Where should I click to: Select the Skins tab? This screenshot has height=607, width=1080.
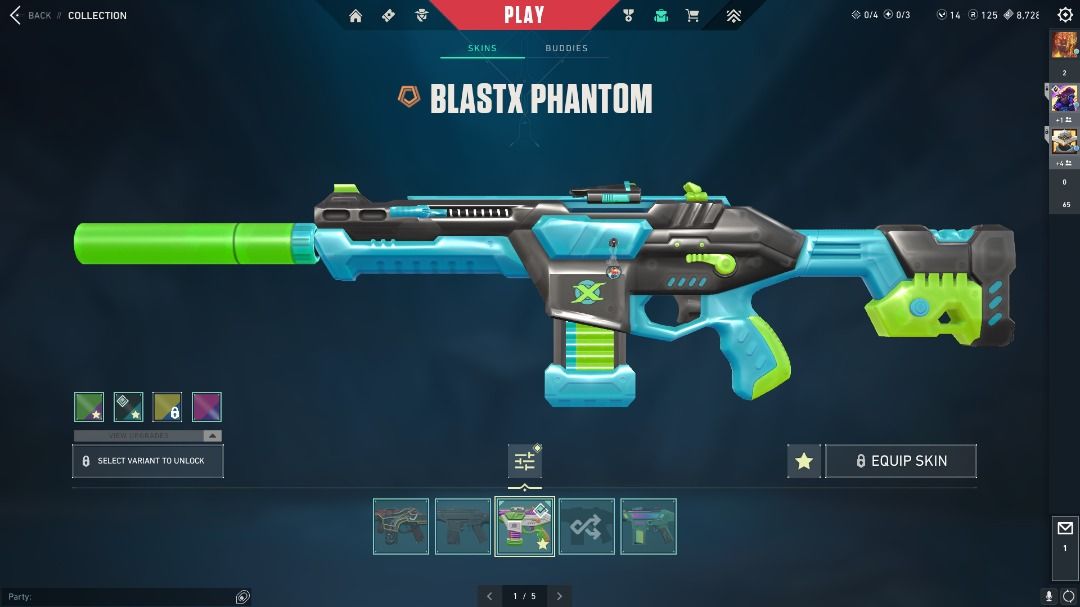point(482,48)
